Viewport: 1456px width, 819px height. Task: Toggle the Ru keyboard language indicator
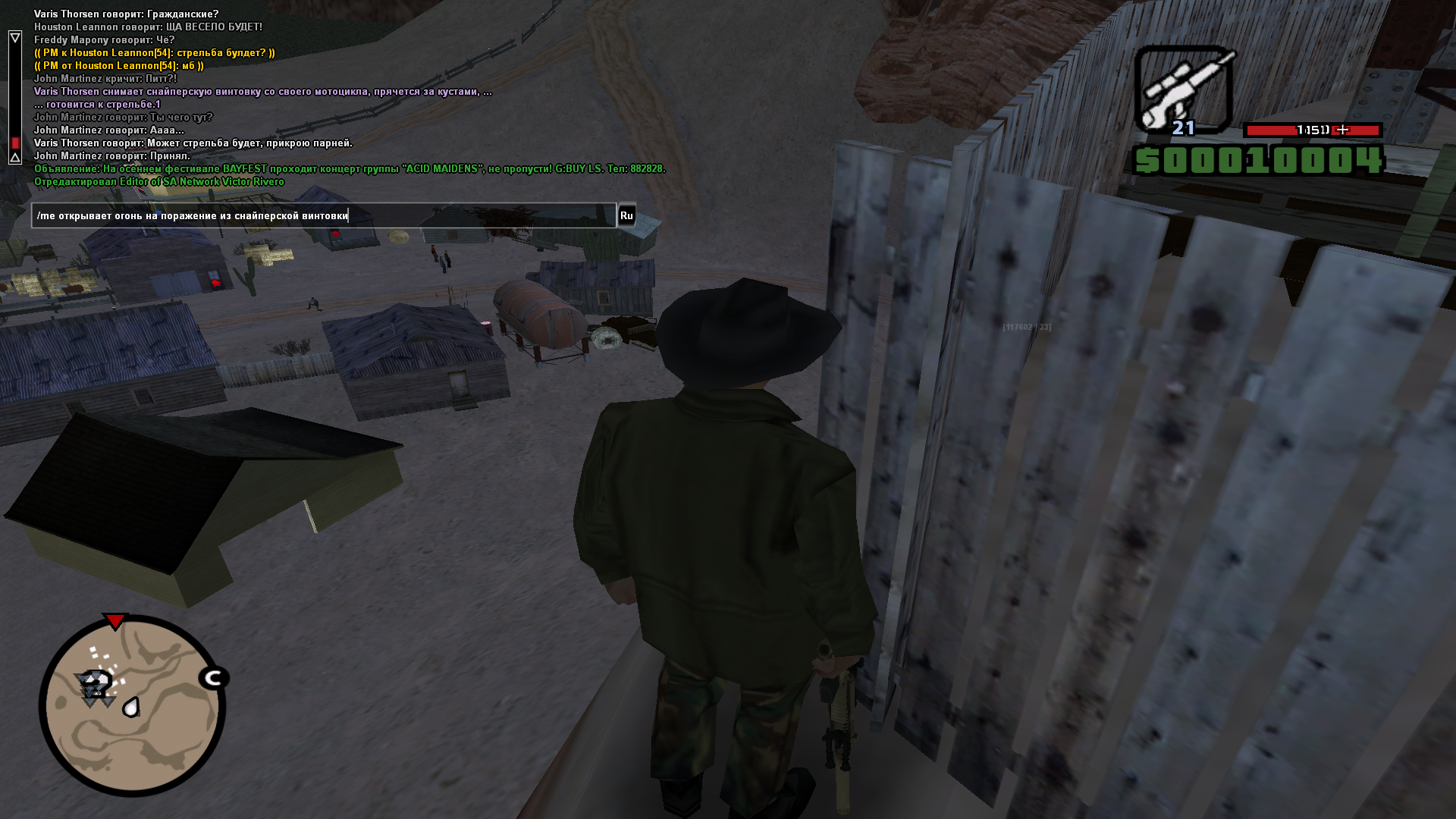(x=626, y=216)
